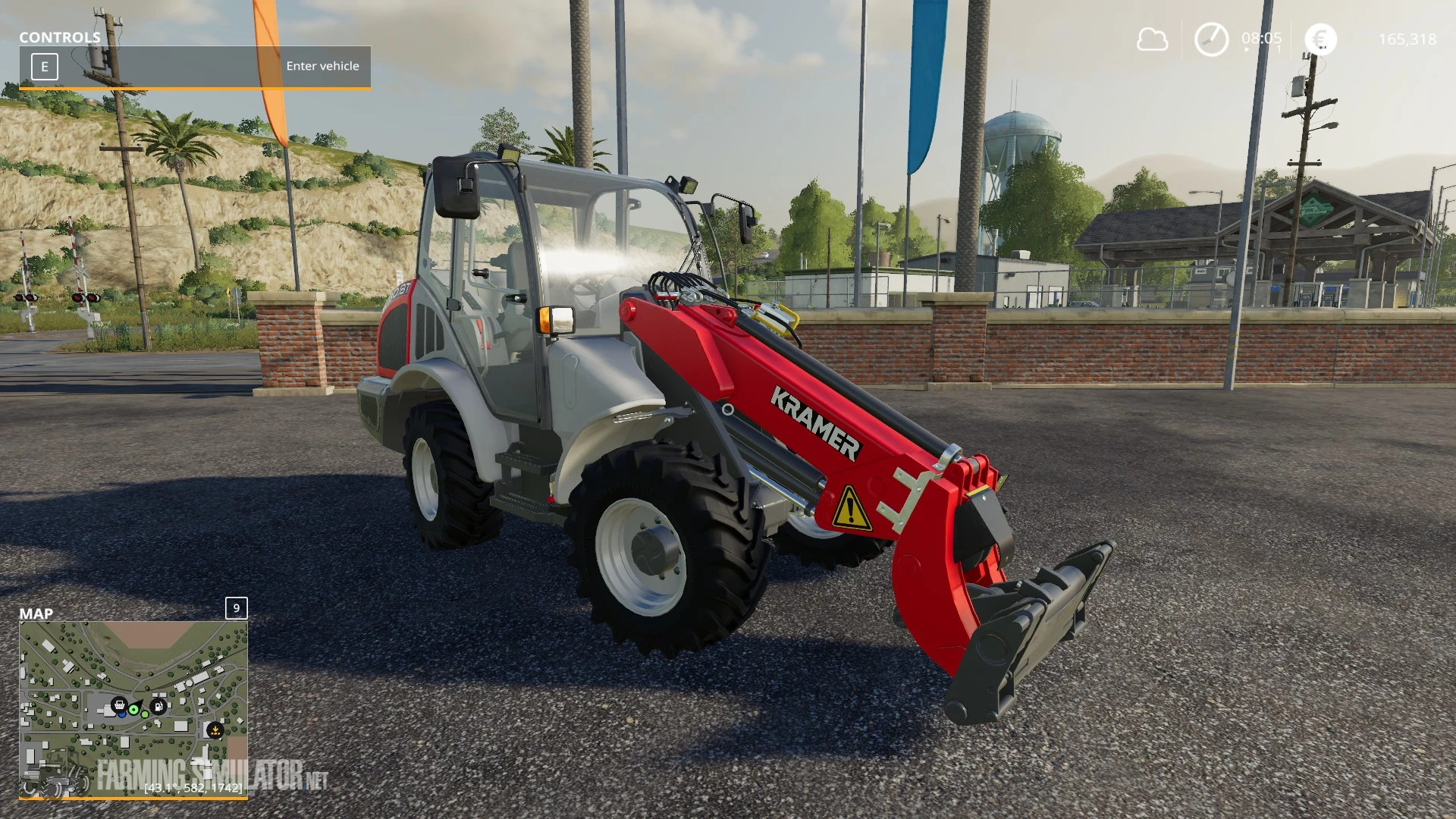The image size is (1456, 819).
Task: Click the blue vehicle dot on the minimap
Action: 122,715
